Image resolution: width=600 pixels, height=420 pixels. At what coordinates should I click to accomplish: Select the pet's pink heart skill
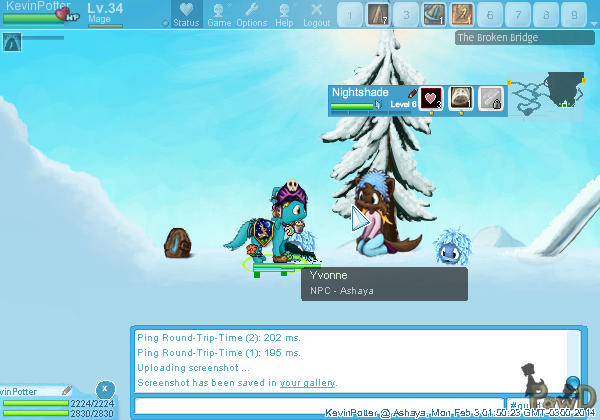pos(431,98)
